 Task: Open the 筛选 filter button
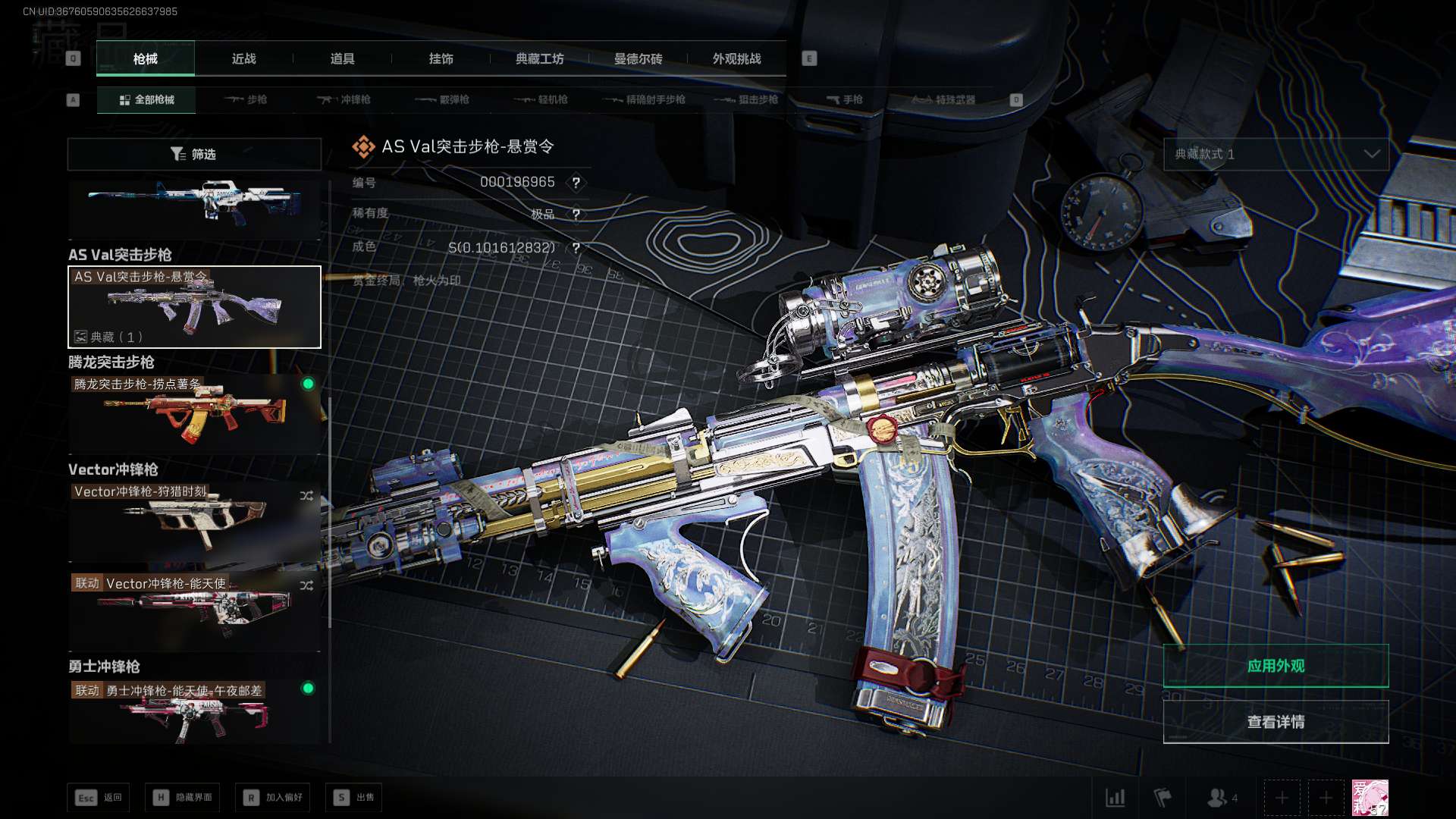[194, 154]
